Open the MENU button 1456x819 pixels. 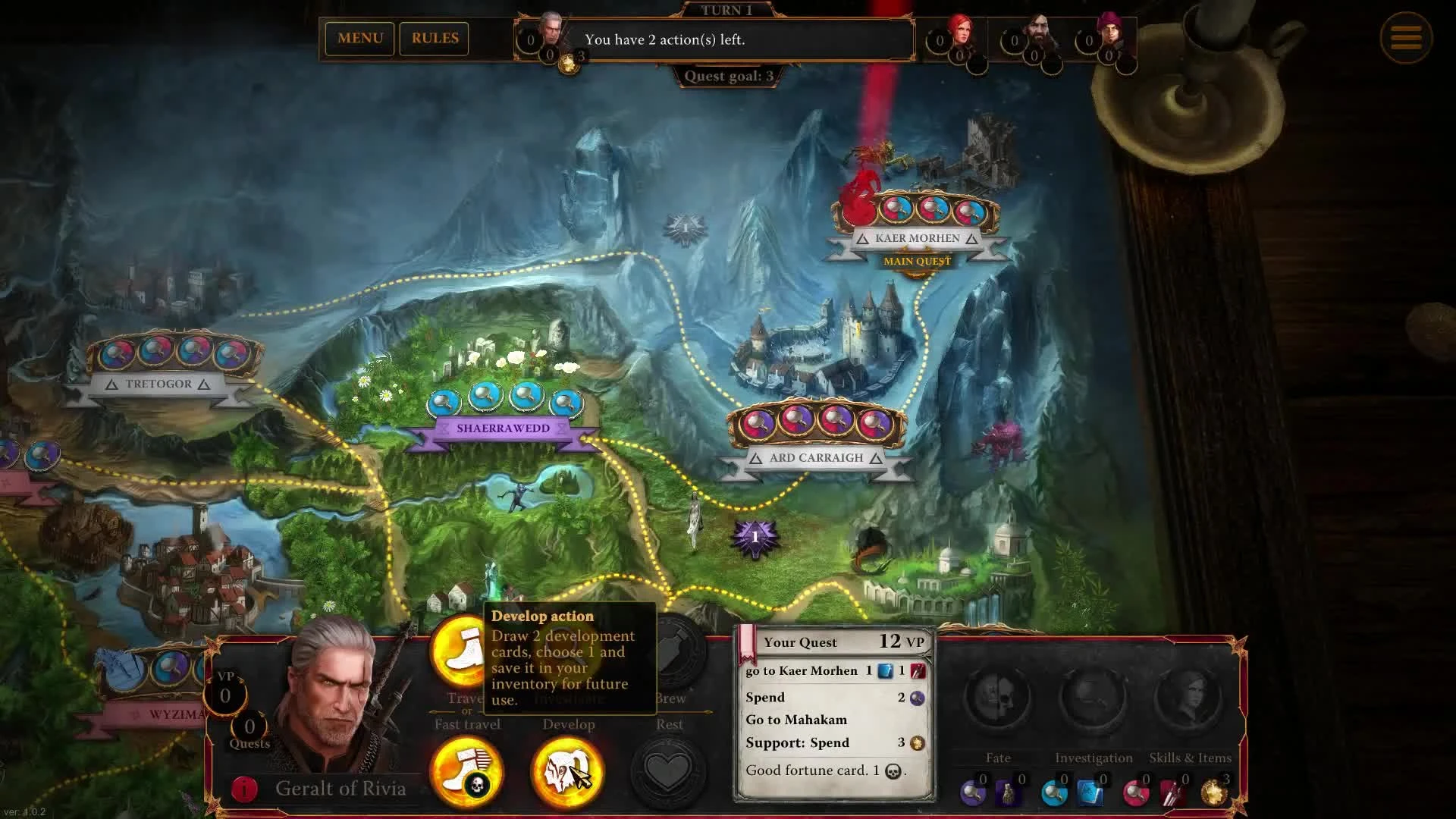click(359, 38)
